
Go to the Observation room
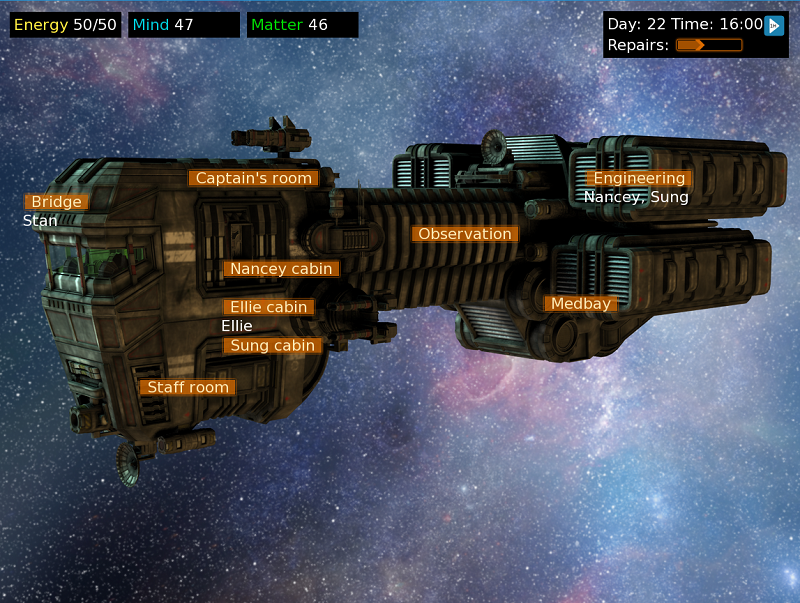(465, 234)
